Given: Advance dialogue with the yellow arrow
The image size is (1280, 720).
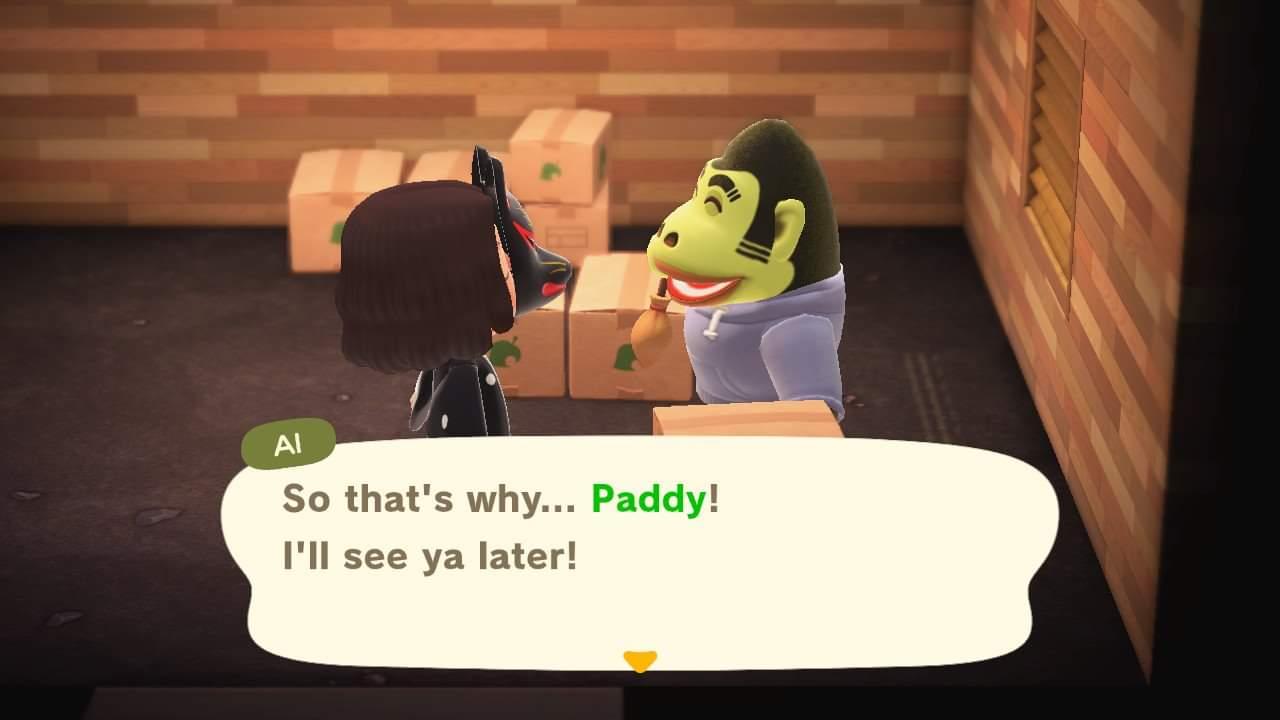Looking at the screenshot, I should click(639, 660).
